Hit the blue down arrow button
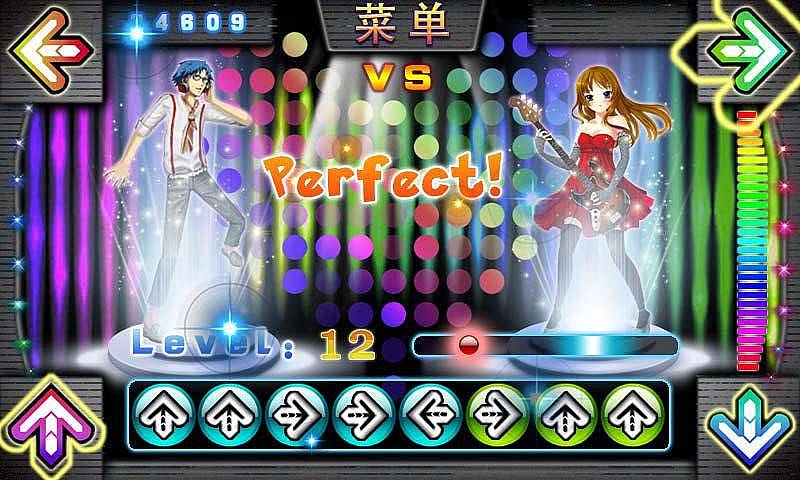This screenshot has width=800, height=480. tap(752, 430)
